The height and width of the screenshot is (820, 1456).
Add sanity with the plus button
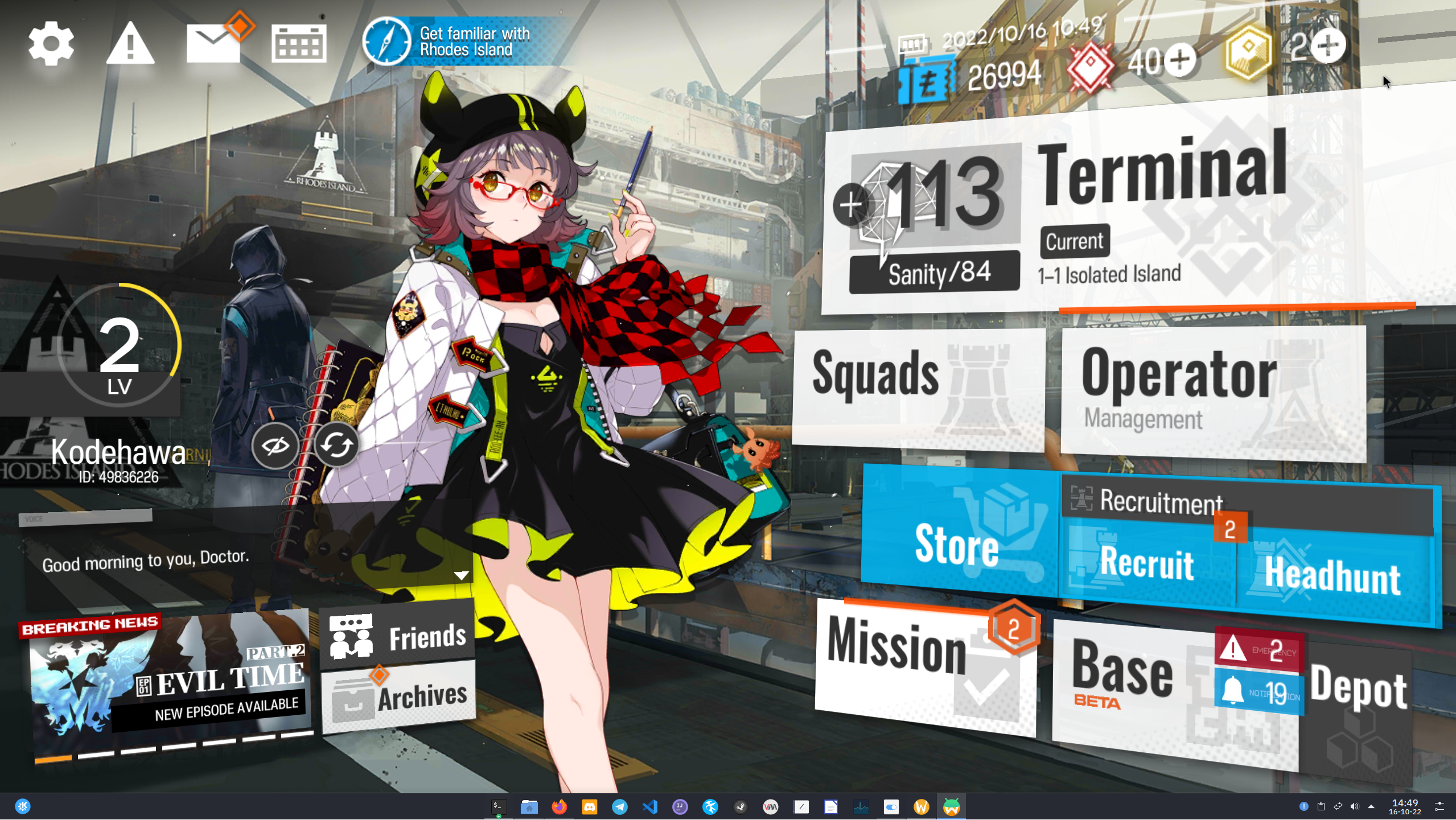click(x=850, y=205)
